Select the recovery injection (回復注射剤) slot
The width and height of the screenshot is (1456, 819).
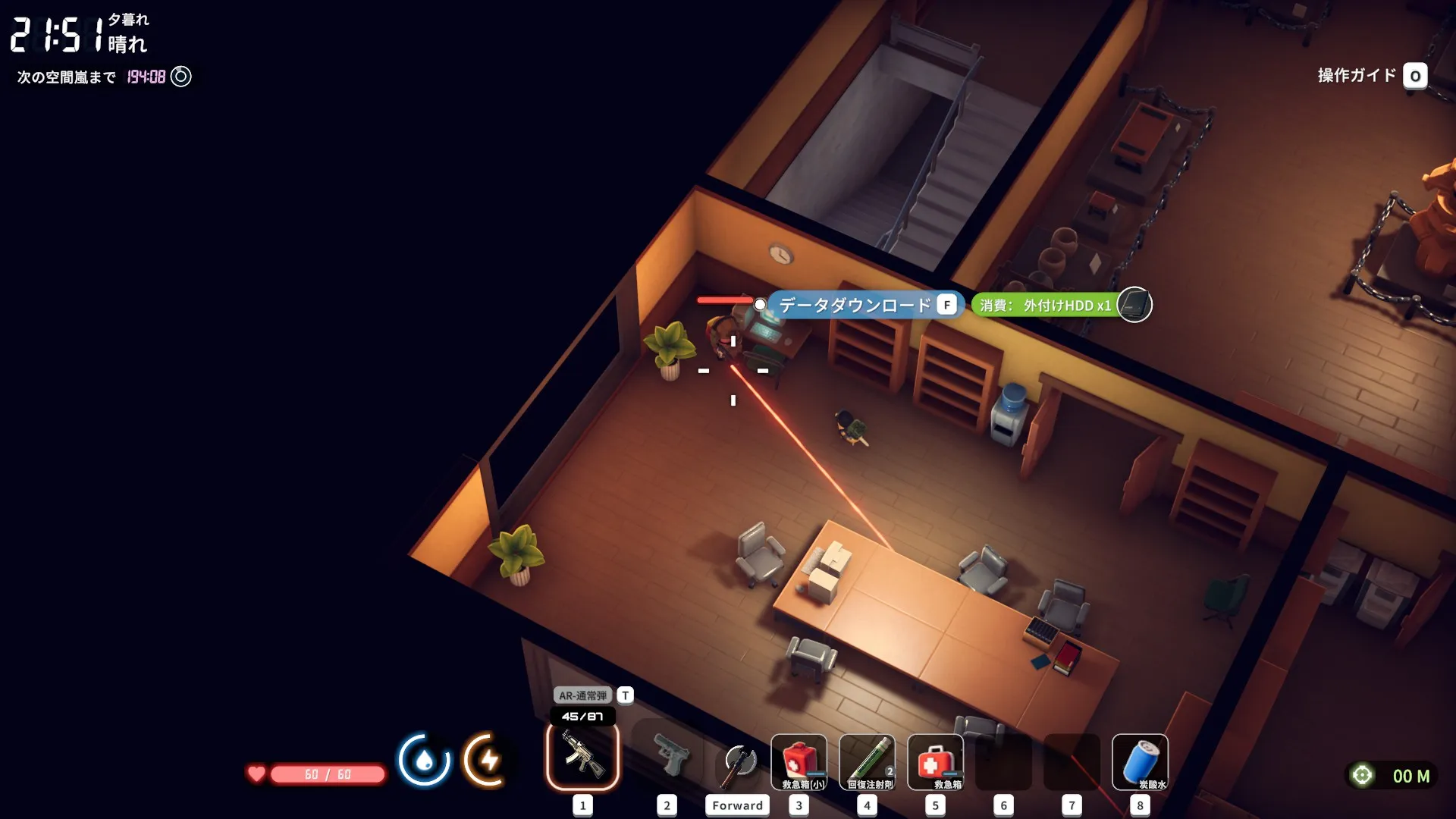[x=867, y=762]
